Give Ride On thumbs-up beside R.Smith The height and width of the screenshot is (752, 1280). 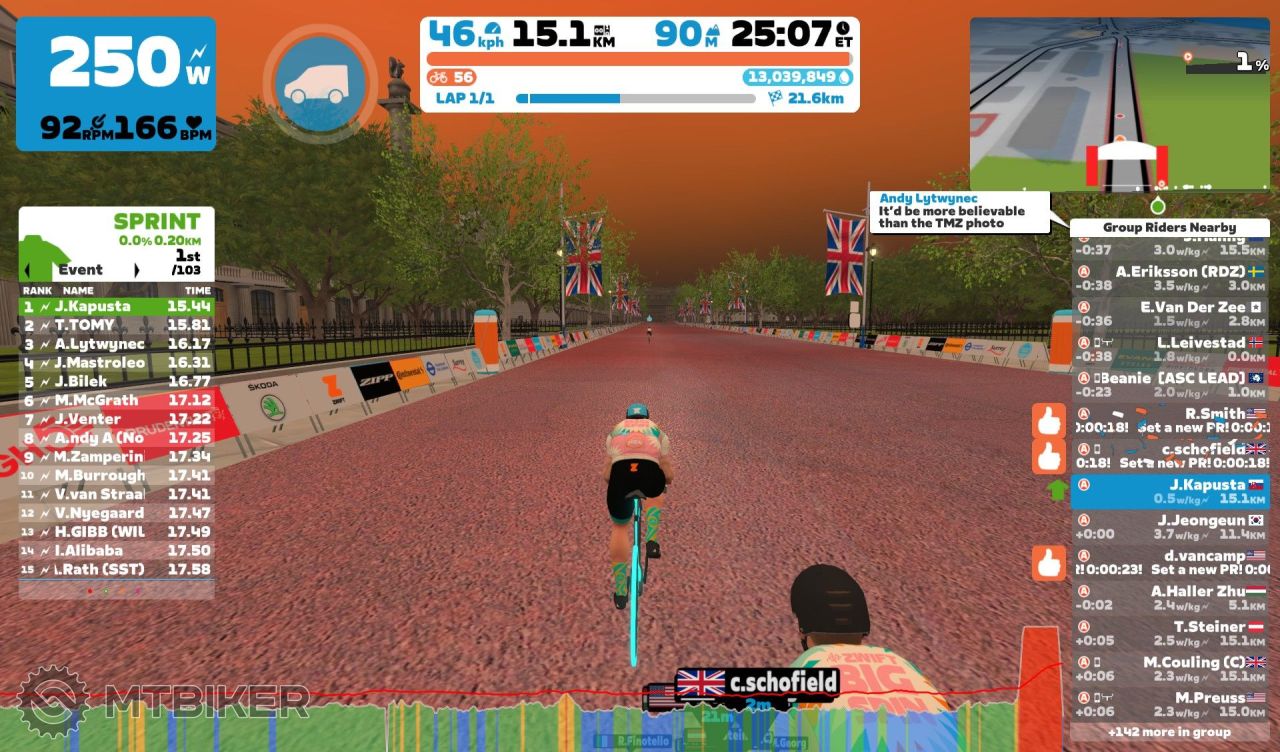(x=1049, y=421)
